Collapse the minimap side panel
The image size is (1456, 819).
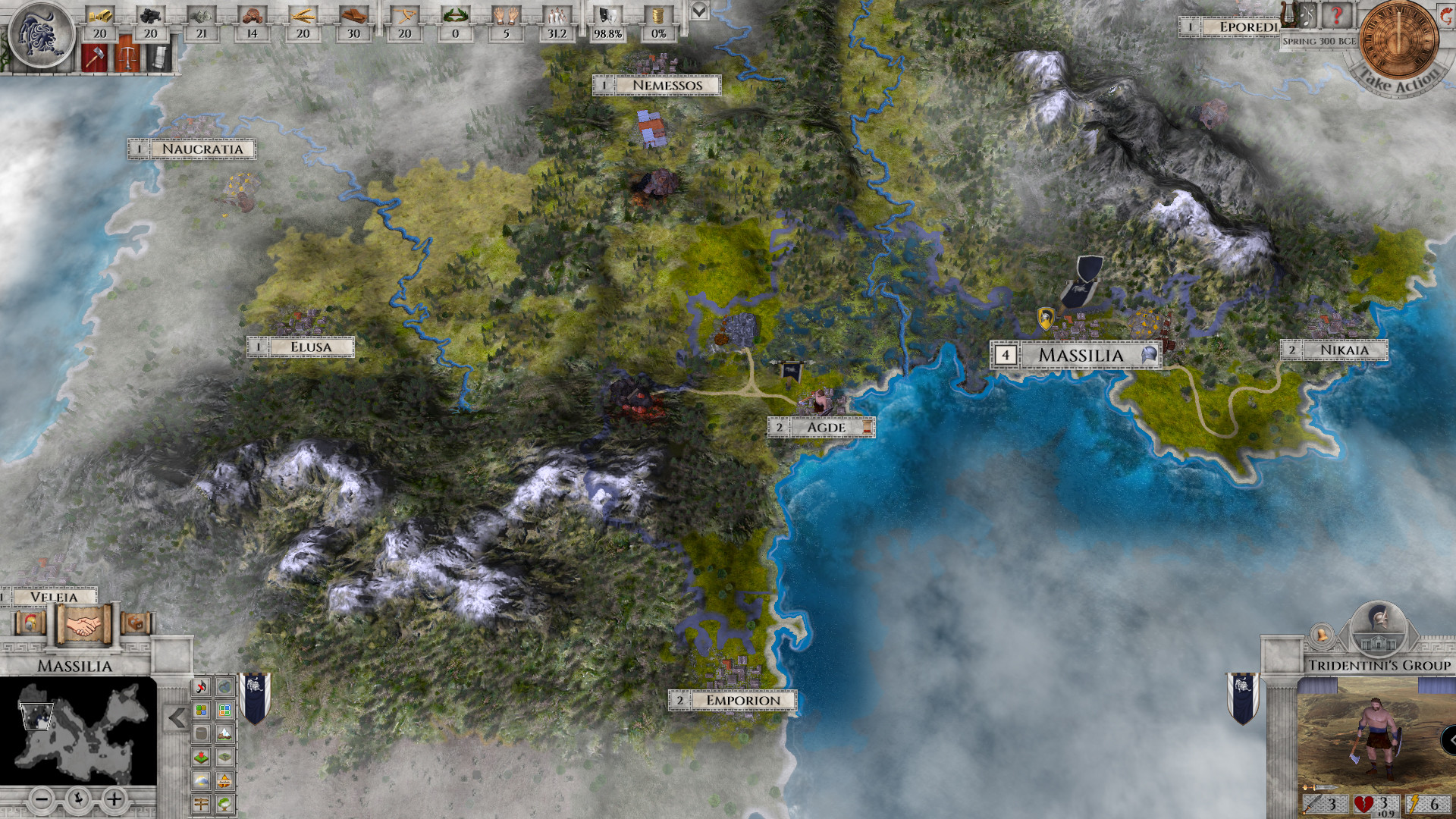click(177, 717)
